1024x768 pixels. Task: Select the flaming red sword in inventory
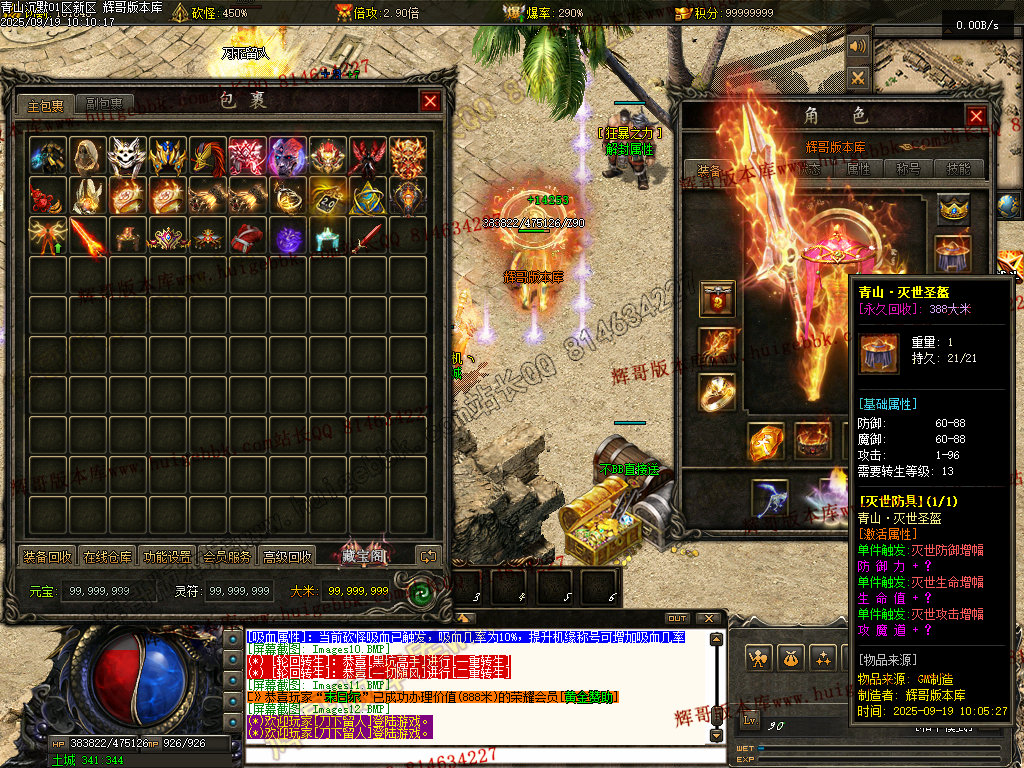click(88, 237)
